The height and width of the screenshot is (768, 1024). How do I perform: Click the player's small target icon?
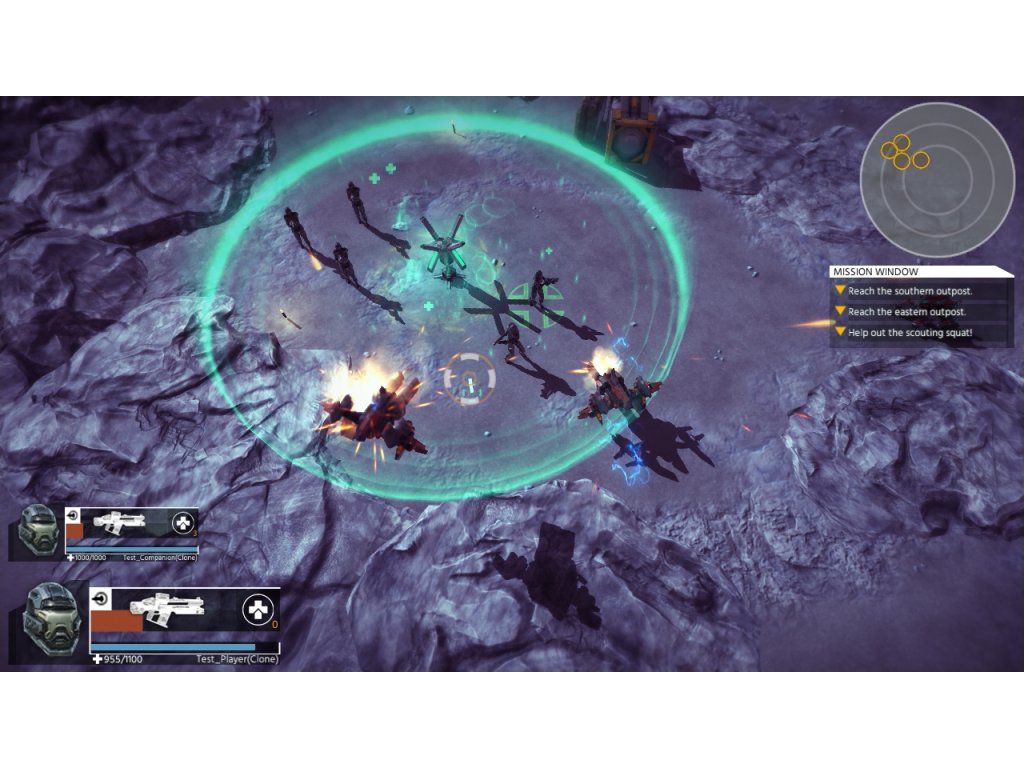(99, 598)
